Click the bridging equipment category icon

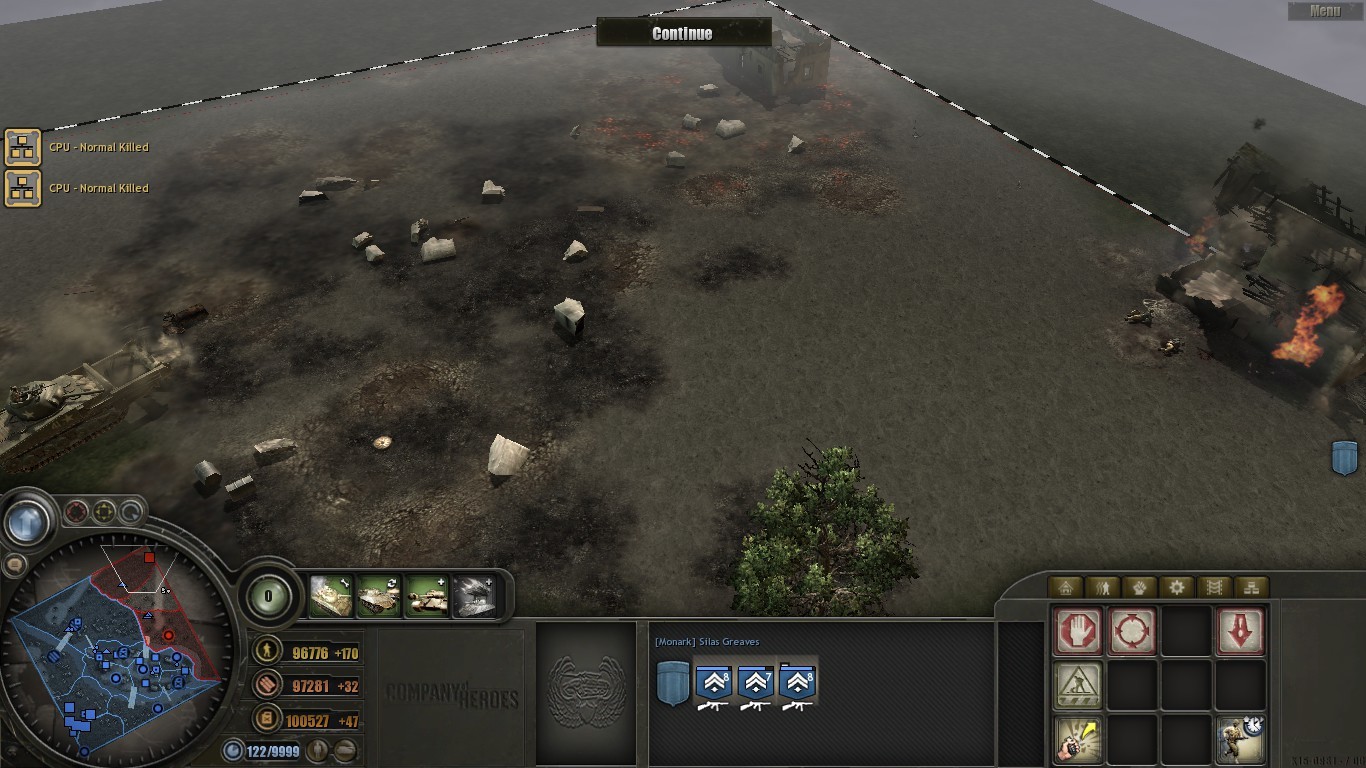(1214, 586)
